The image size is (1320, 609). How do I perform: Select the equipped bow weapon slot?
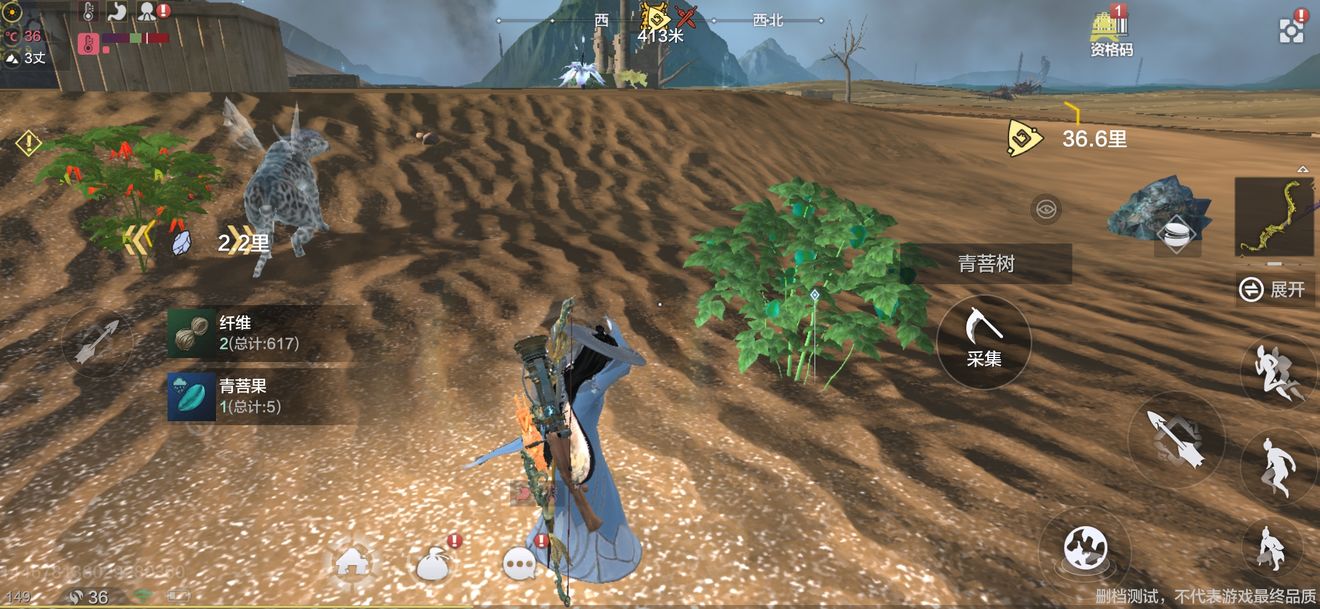click(x=1273, y=216)
